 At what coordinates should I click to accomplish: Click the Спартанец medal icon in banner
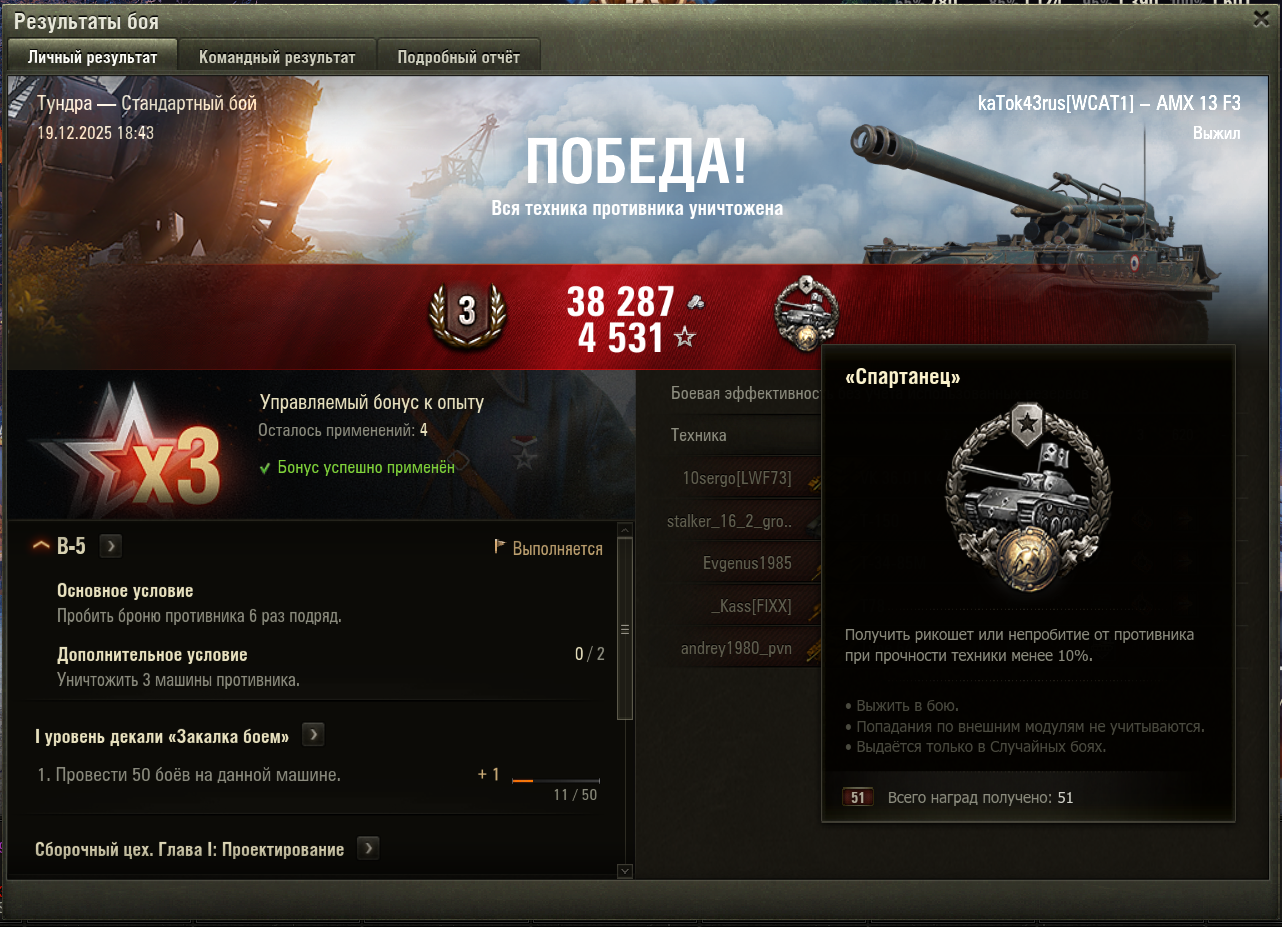tap(806, 313)
